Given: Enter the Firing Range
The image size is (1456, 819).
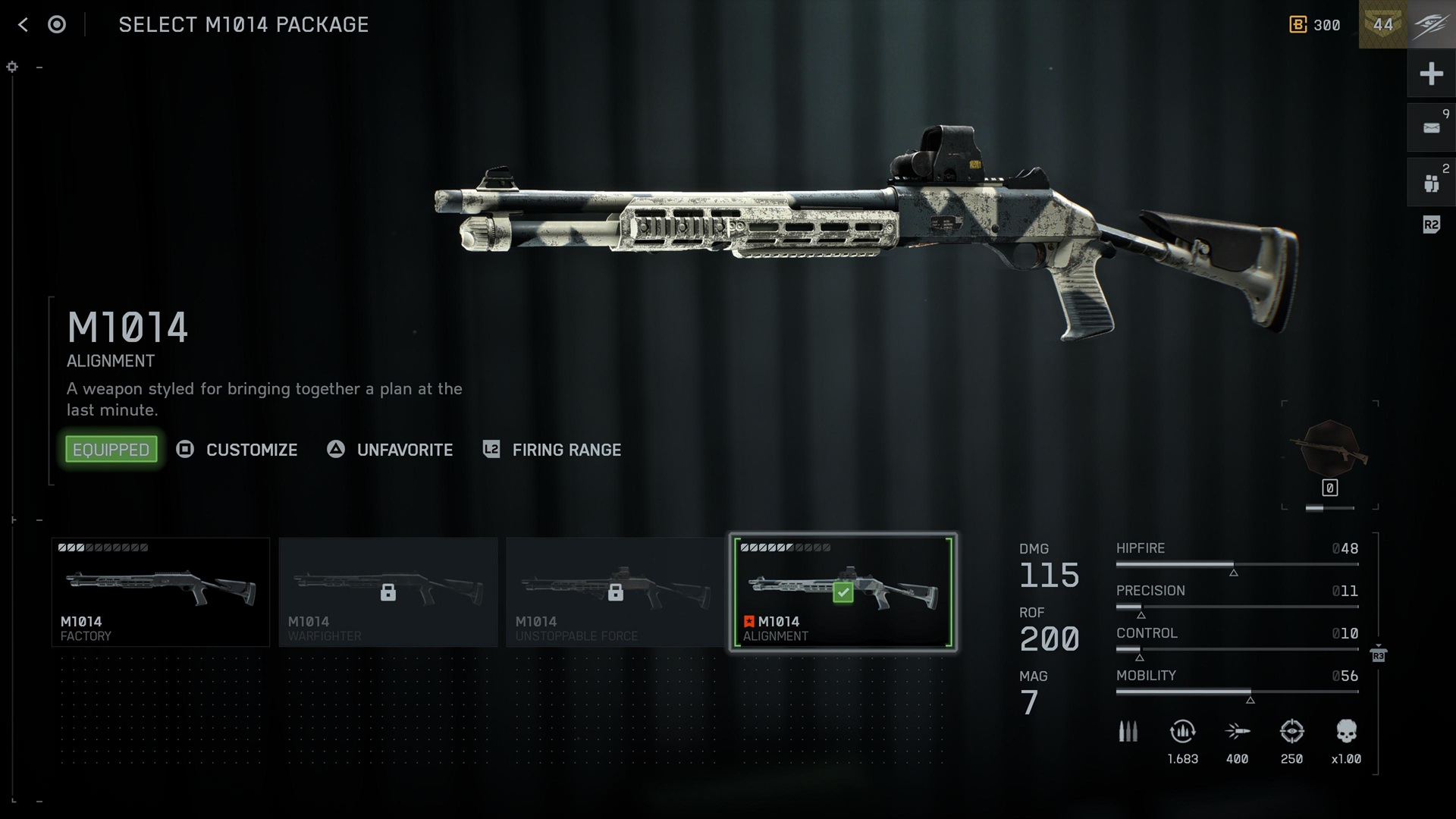Looking at the screenshot, I should (566, 450).
